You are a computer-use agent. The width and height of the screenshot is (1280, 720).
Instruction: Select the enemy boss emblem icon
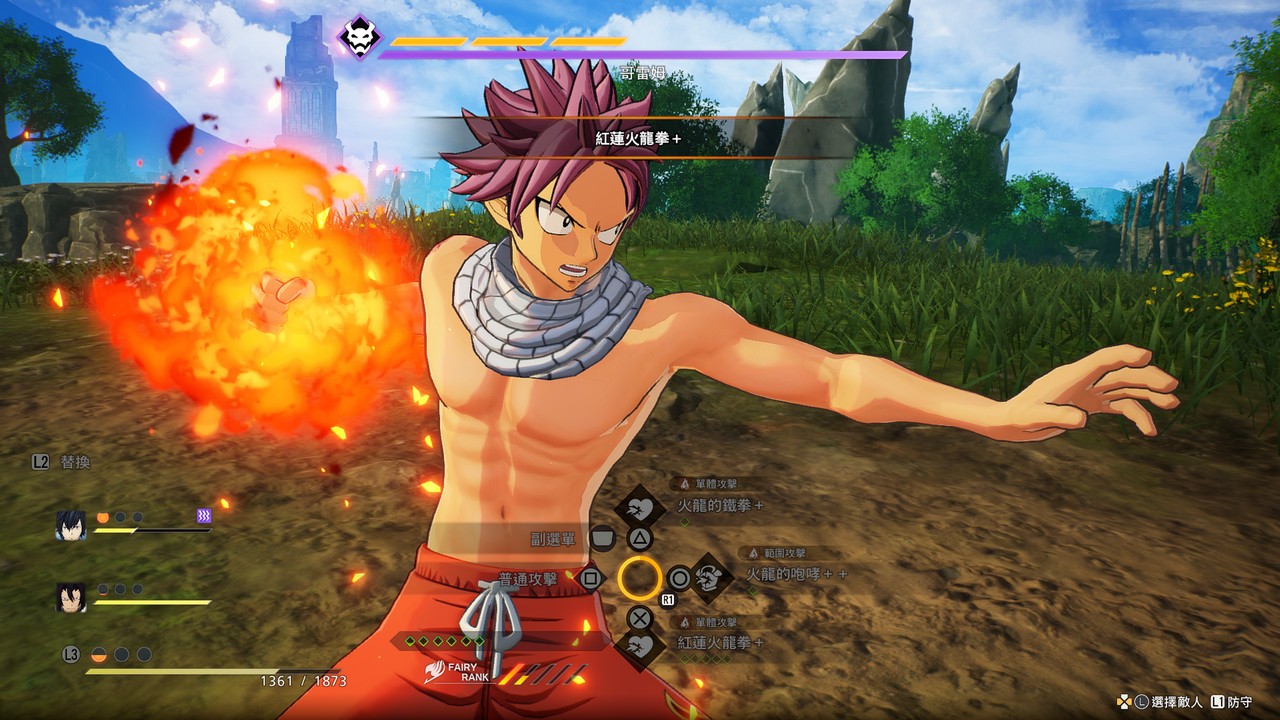pyautogui.click(x=358, y=39)
